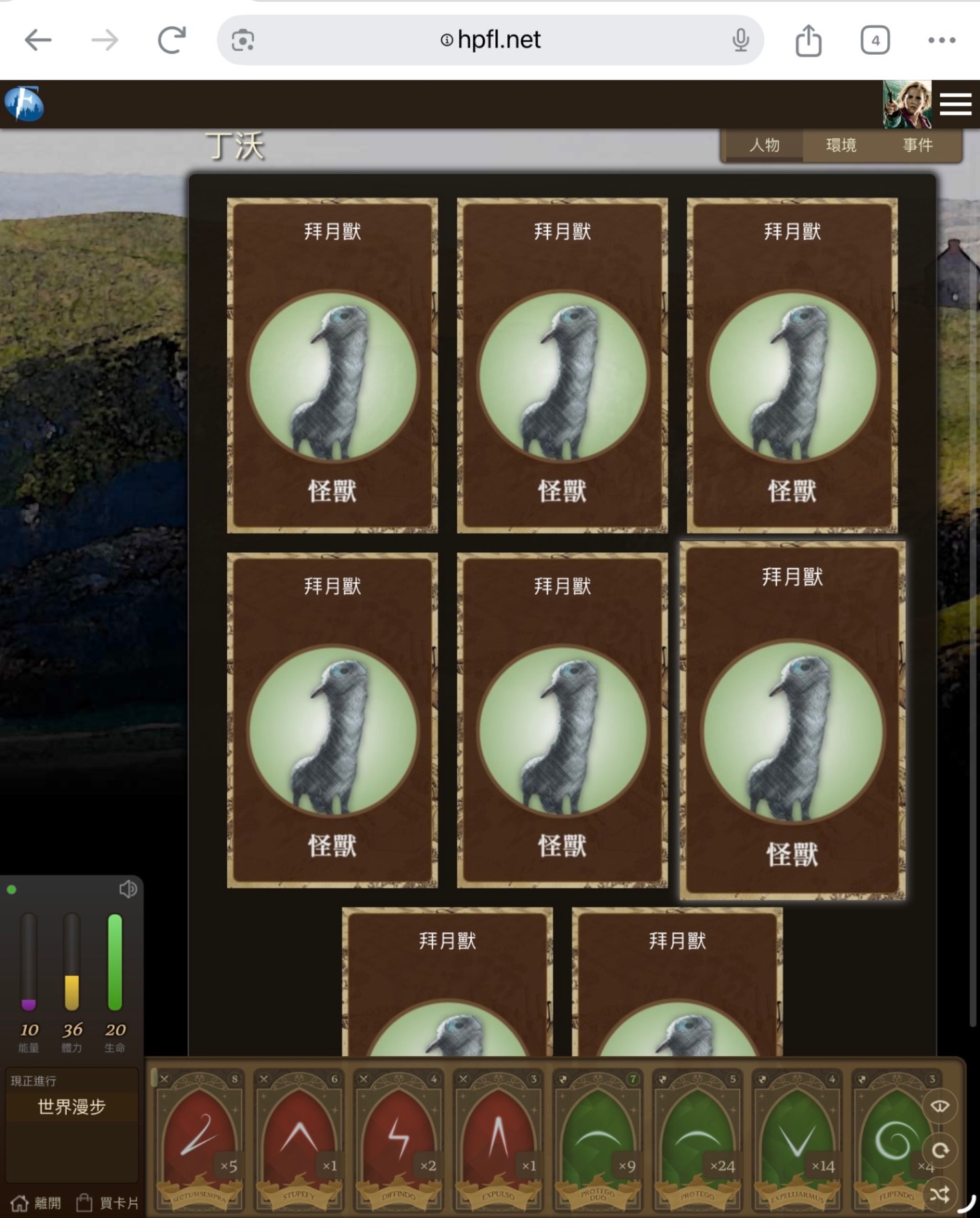Screen dimensions: 980x1218
Task: Click the circular refresh button beside the cards
Action: point(940,1150)
